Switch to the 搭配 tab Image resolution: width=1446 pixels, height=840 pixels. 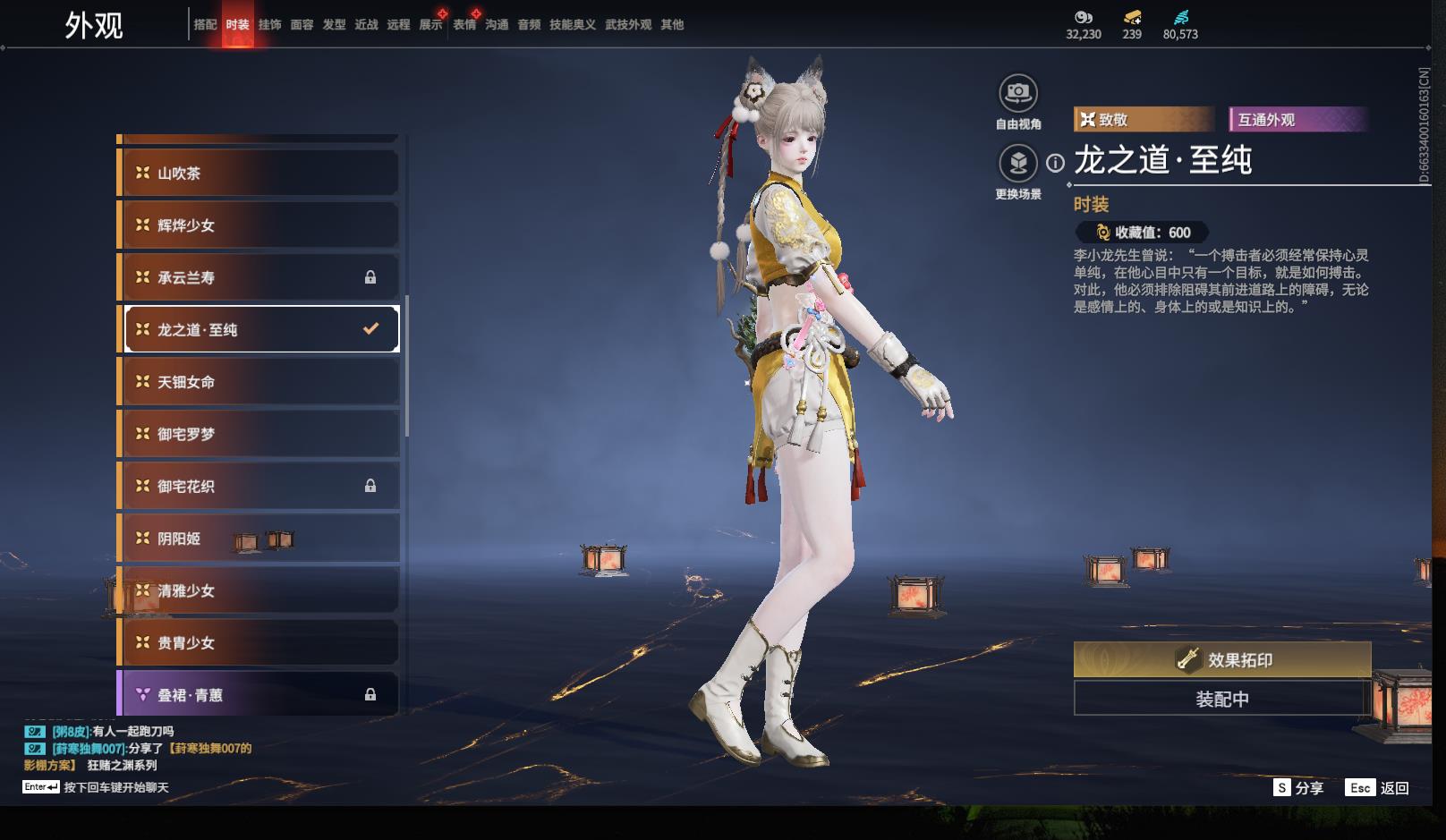(205, 25)
